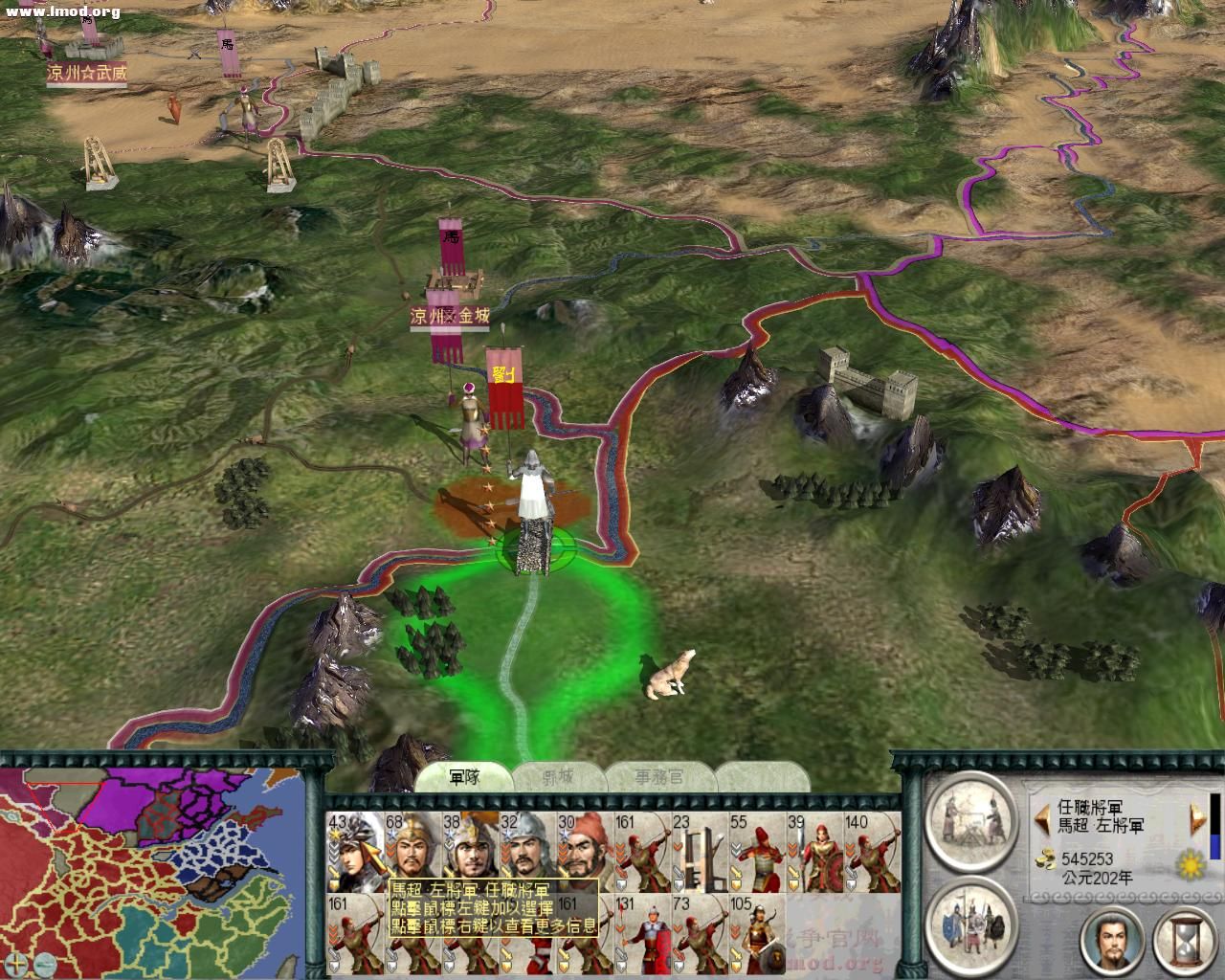Open the faction leader portrait button

[1112, 940]
